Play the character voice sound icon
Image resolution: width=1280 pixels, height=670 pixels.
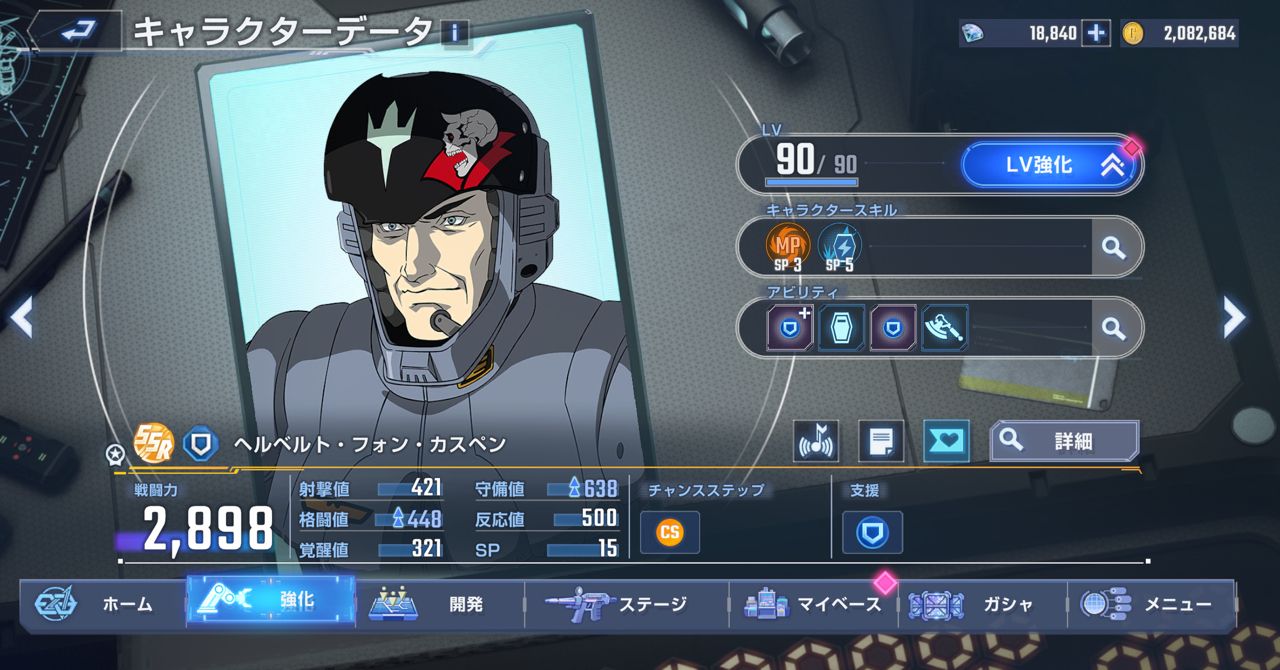tap(816, 441)
